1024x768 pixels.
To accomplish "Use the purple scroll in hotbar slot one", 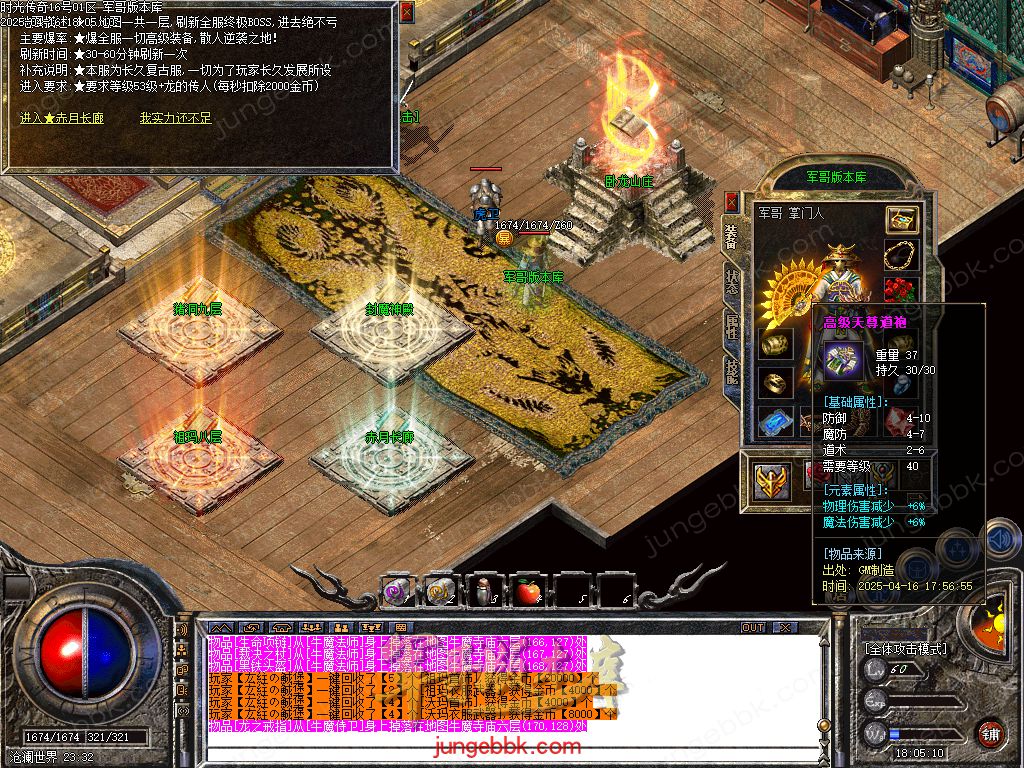I will (396, 593).
